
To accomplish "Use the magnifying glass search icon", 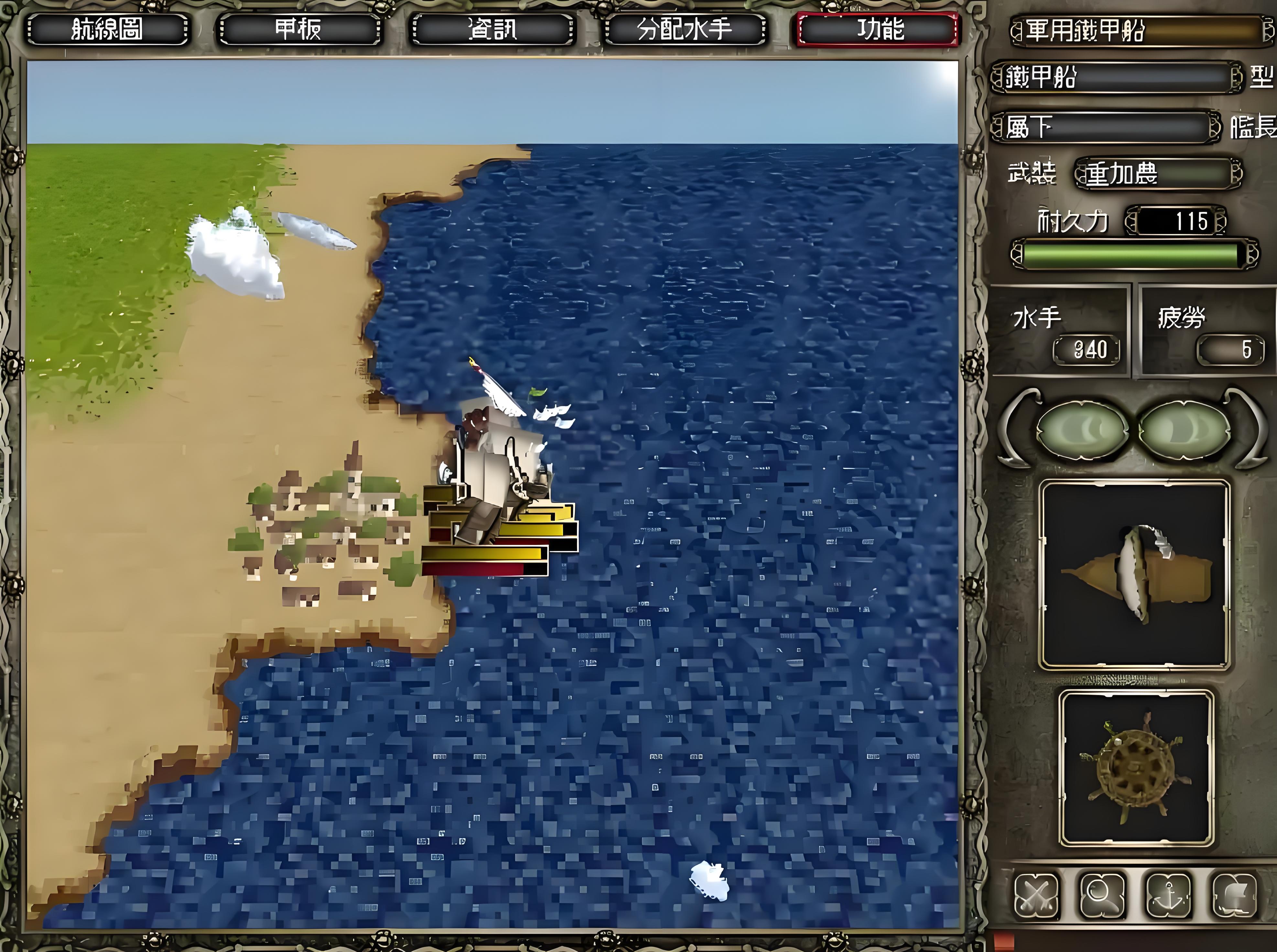I will point(1102,895).
